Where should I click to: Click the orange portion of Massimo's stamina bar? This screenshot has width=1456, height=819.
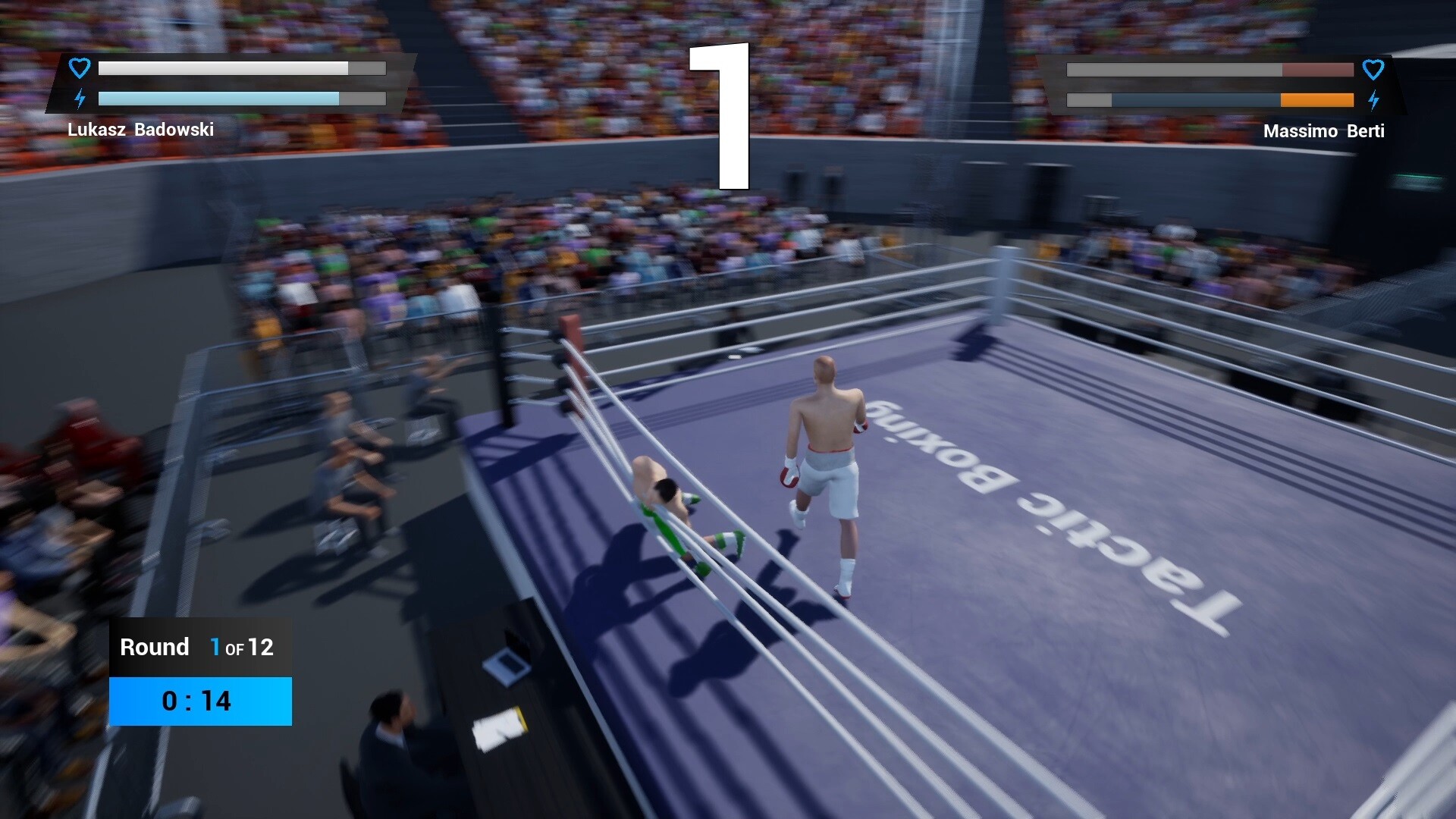coord(1316,99)
